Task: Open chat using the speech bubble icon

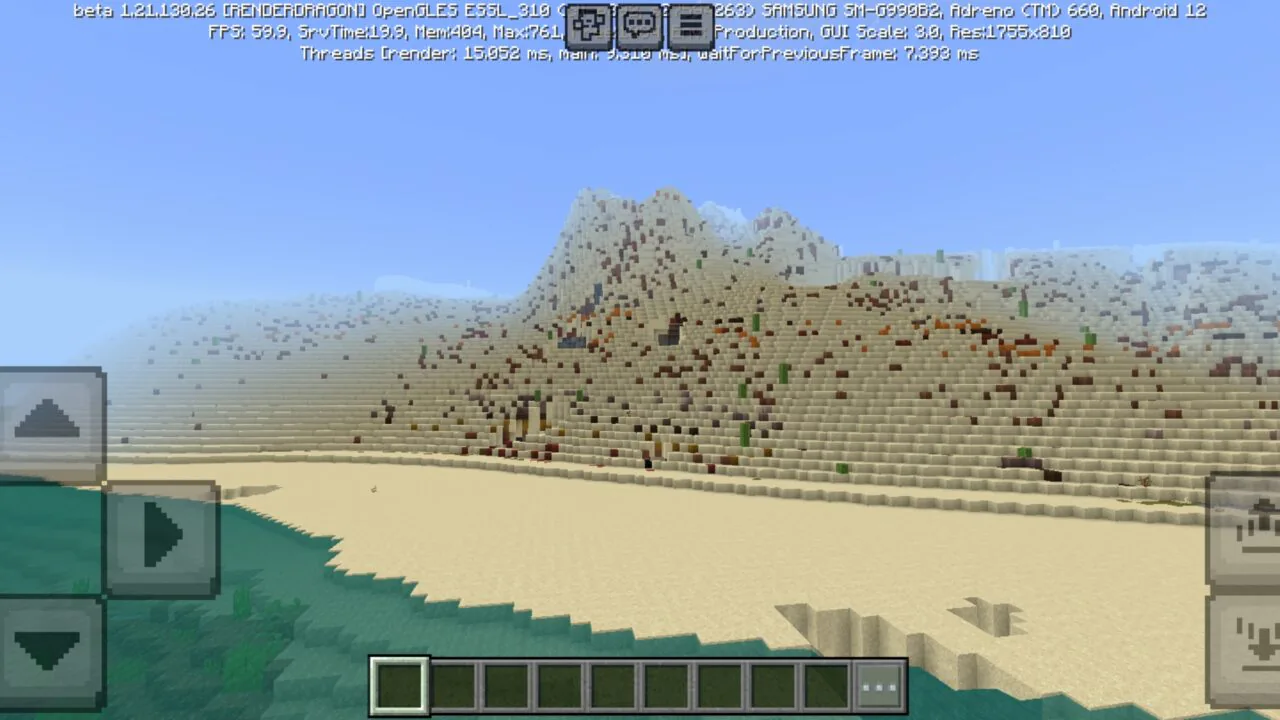Action: point(639,26)
